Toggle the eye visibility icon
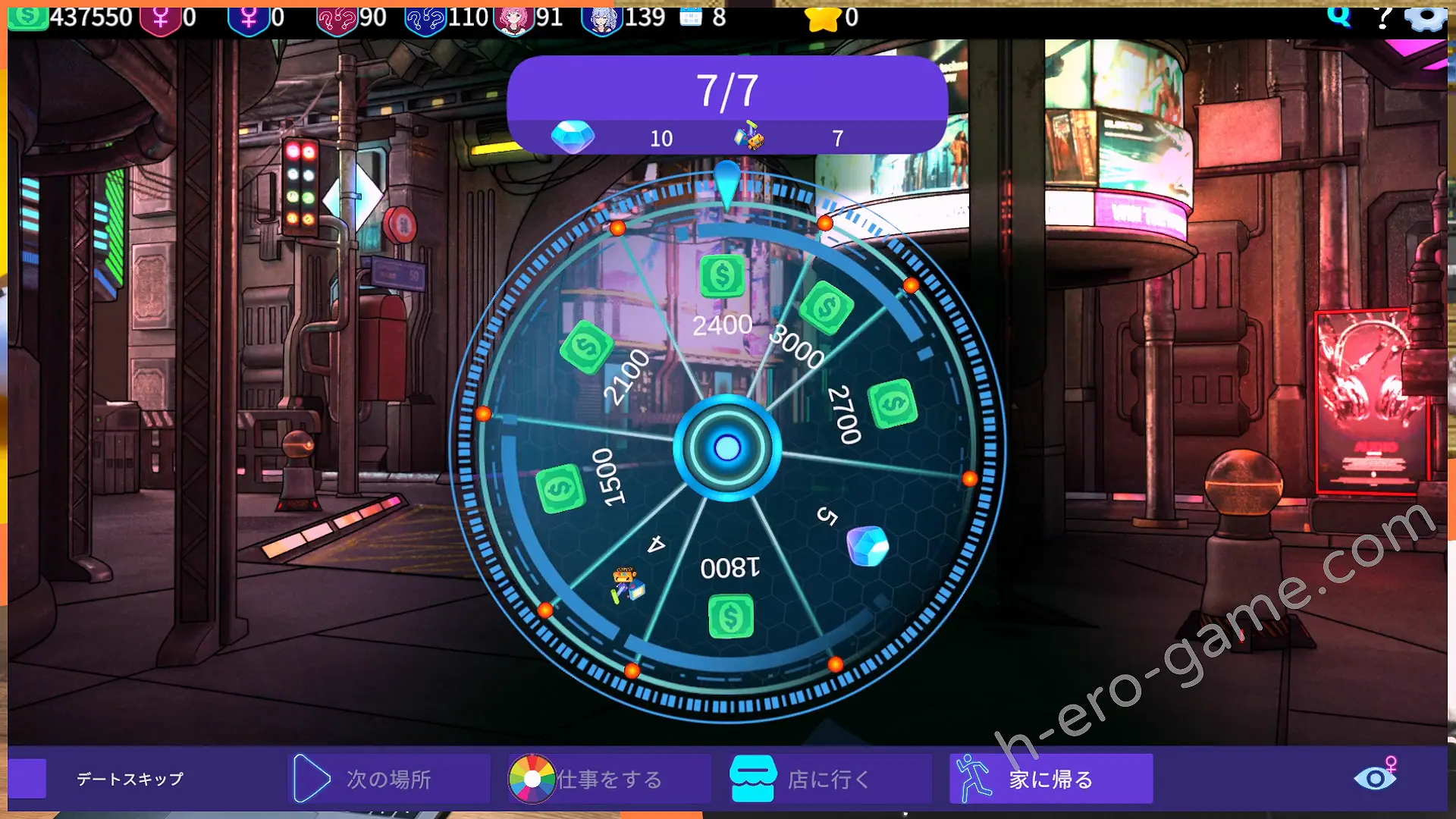Screen dimensions: 1456x819 click(x=1374, y=778)
